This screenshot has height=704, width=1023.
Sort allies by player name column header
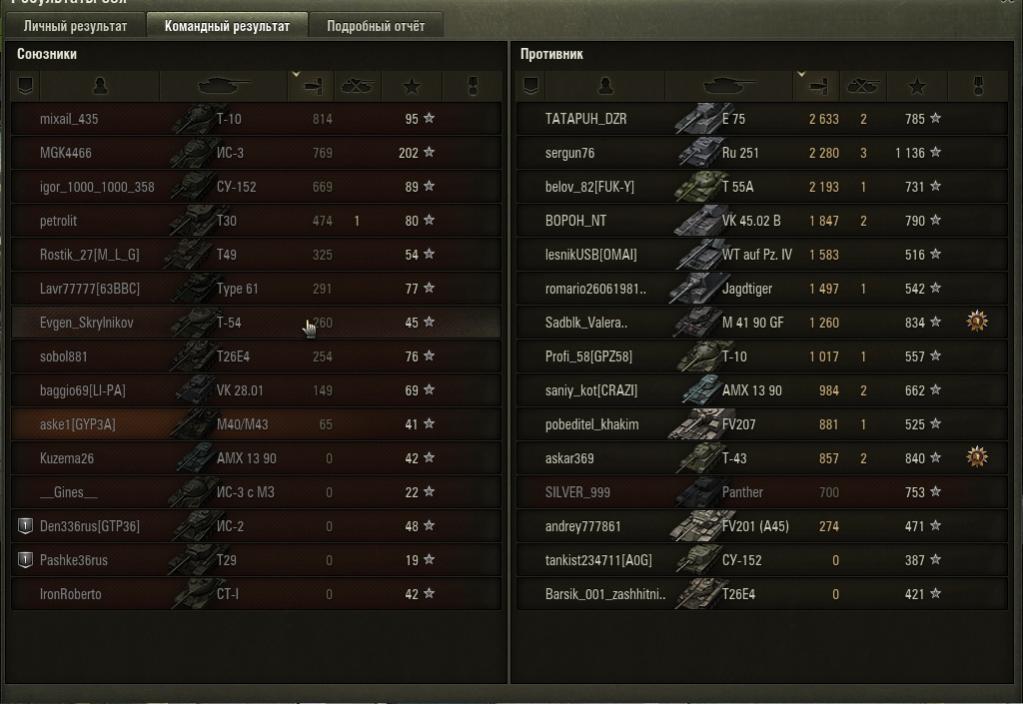click(98, 86)
